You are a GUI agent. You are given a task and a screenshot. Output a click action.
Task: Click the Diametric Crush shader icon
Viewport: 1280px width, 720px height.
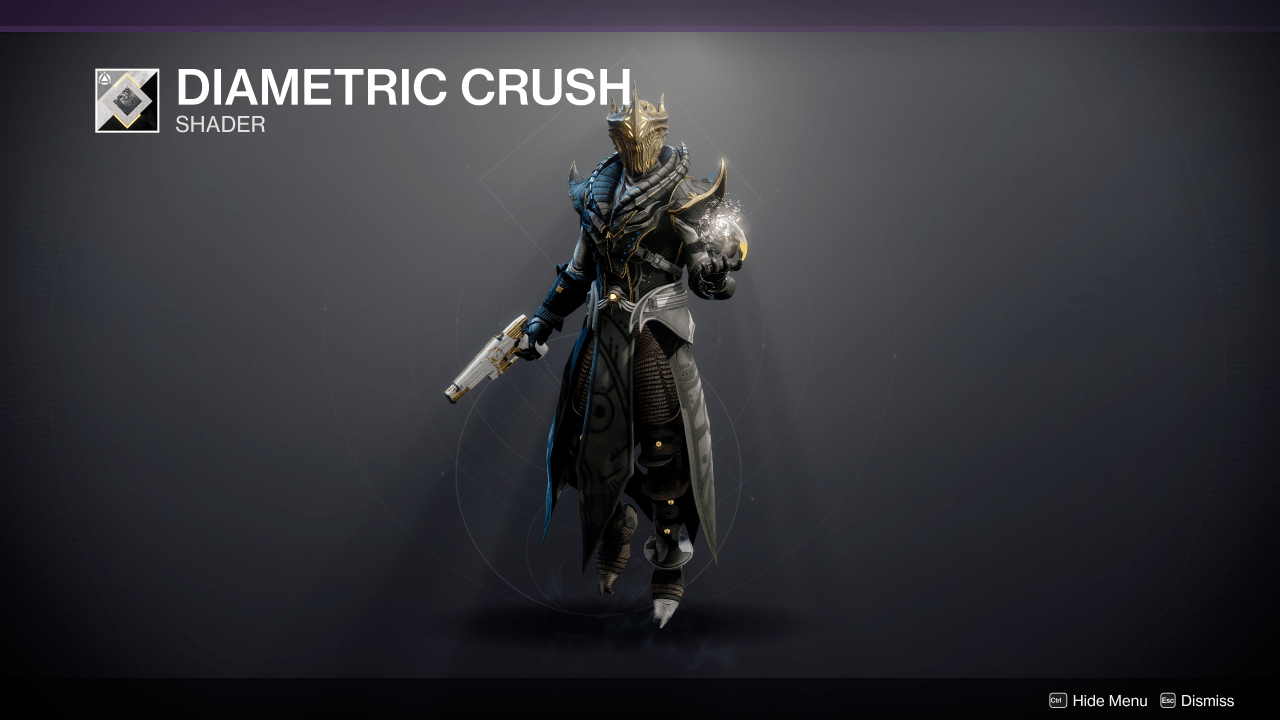pos(125,100)
